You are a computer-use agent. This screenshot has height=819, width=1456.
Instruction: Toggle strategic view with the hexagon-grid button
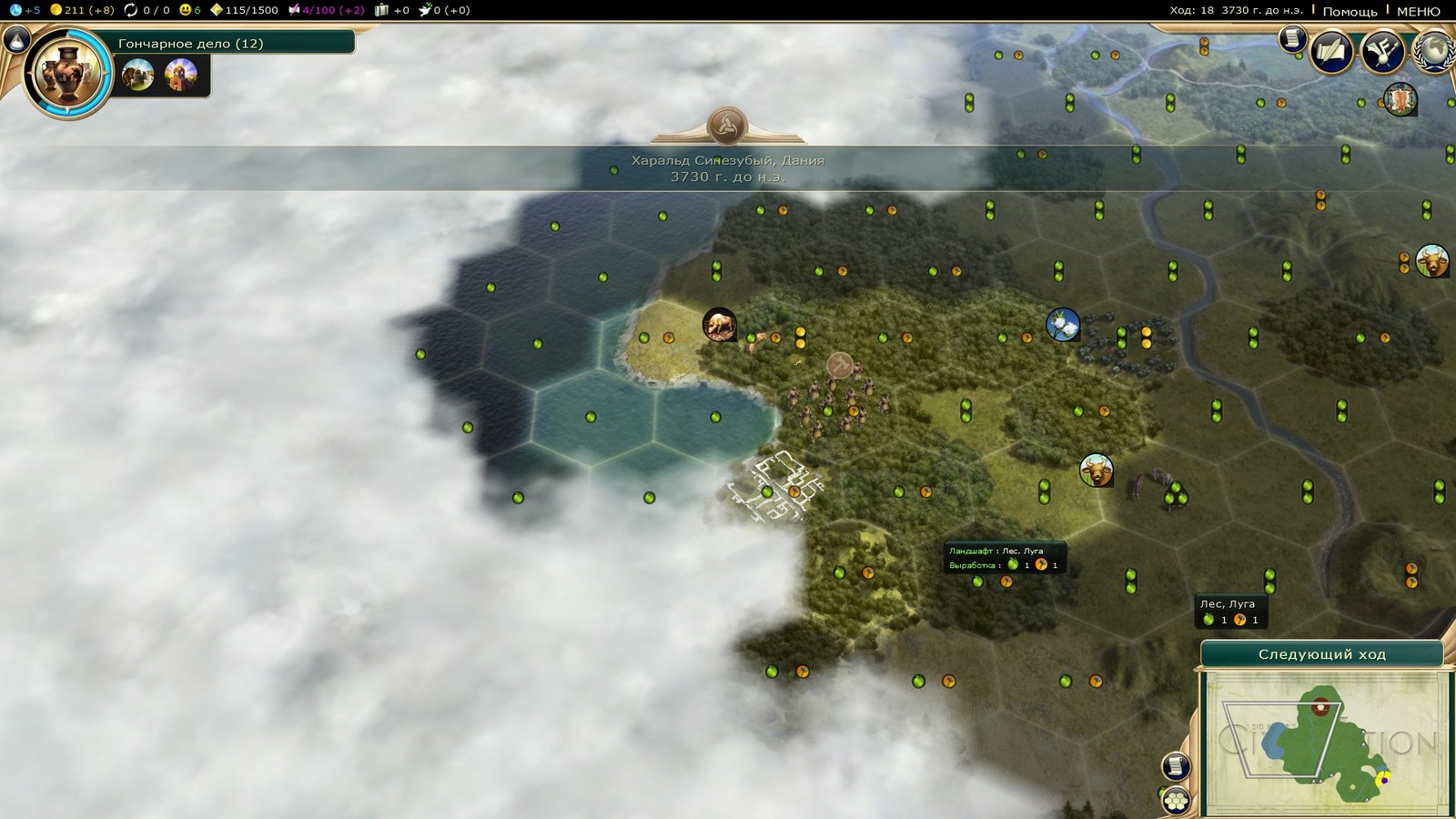point(1176,800)
